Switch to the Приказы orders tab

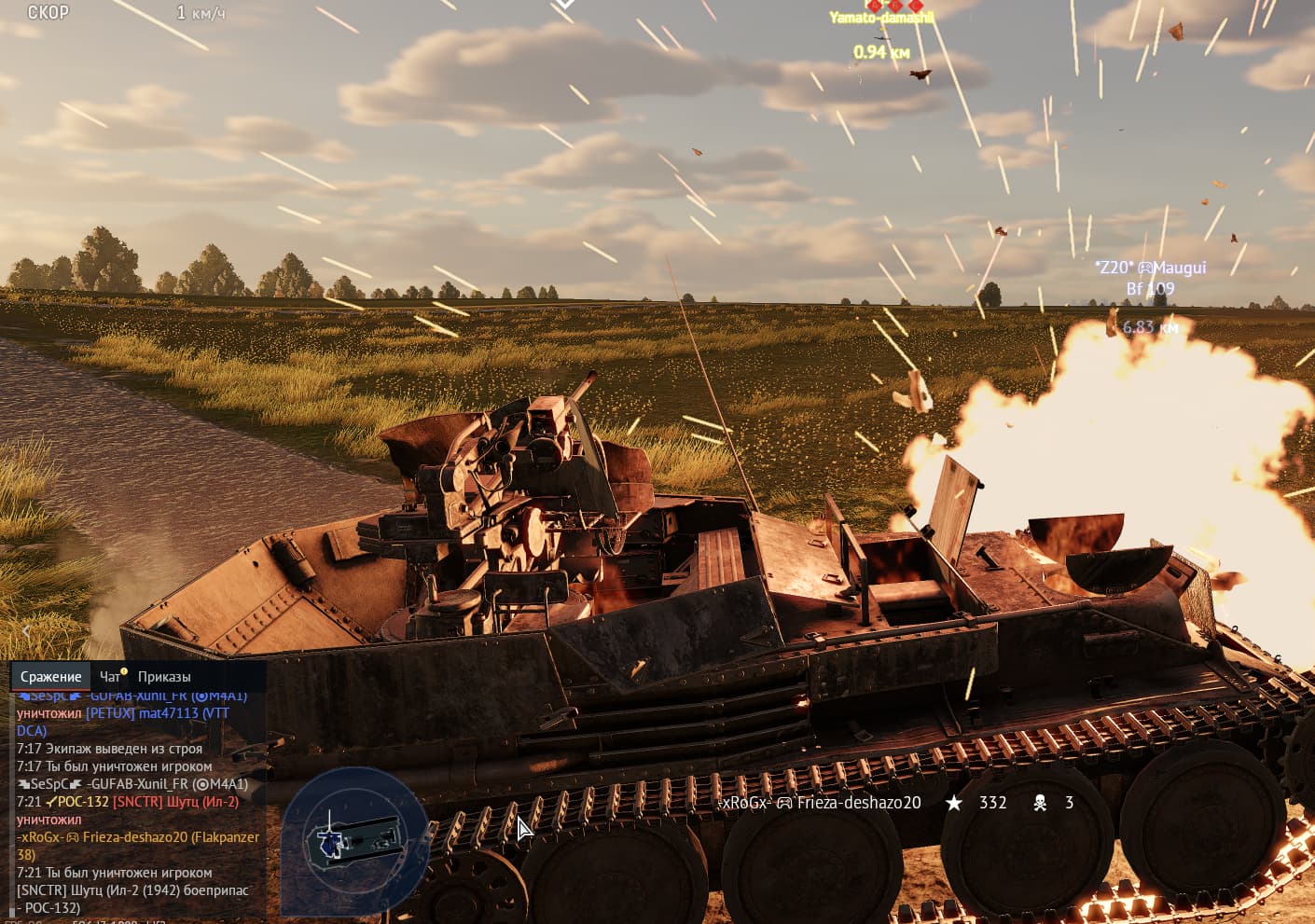point(164,677)
